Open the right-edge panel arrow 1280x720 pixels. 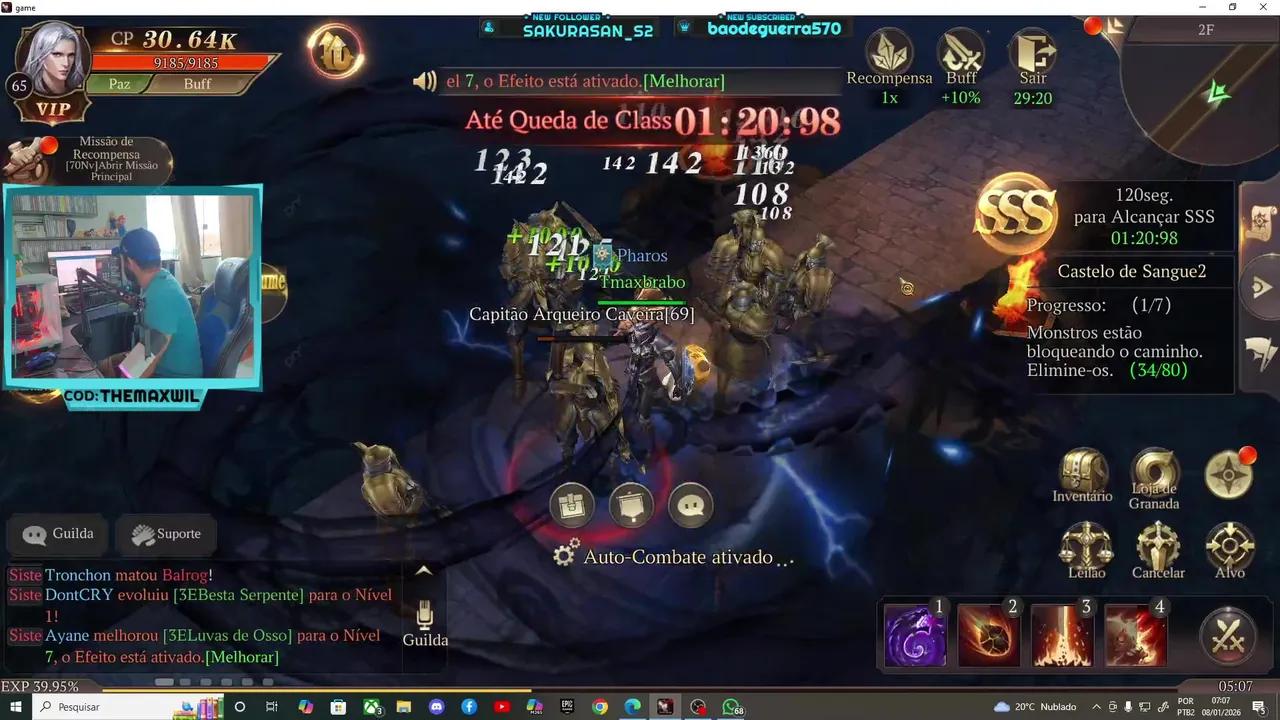coord(1262,286)
